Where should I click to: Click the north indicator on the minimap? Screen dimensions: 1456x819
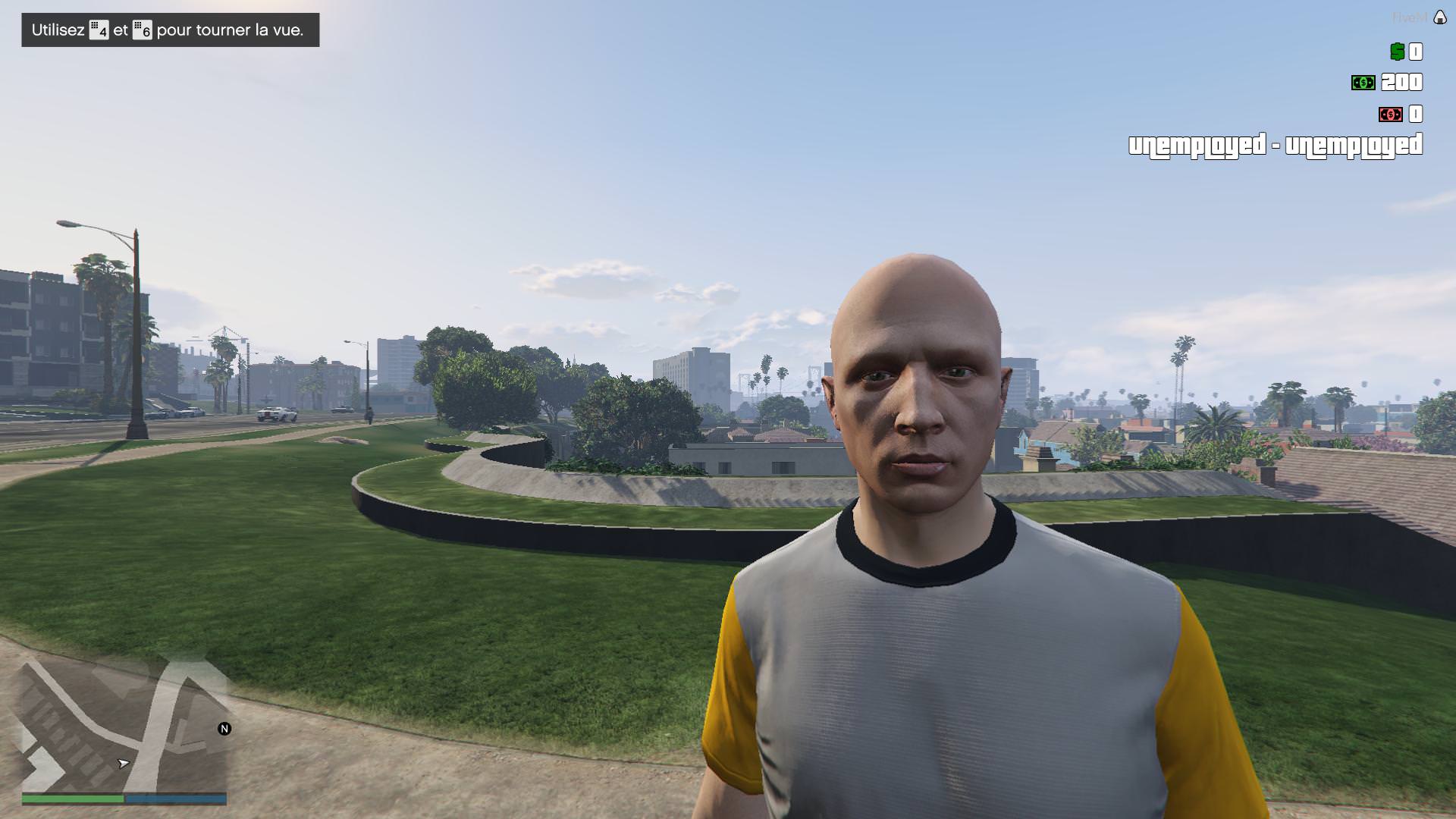pos(224,728)
